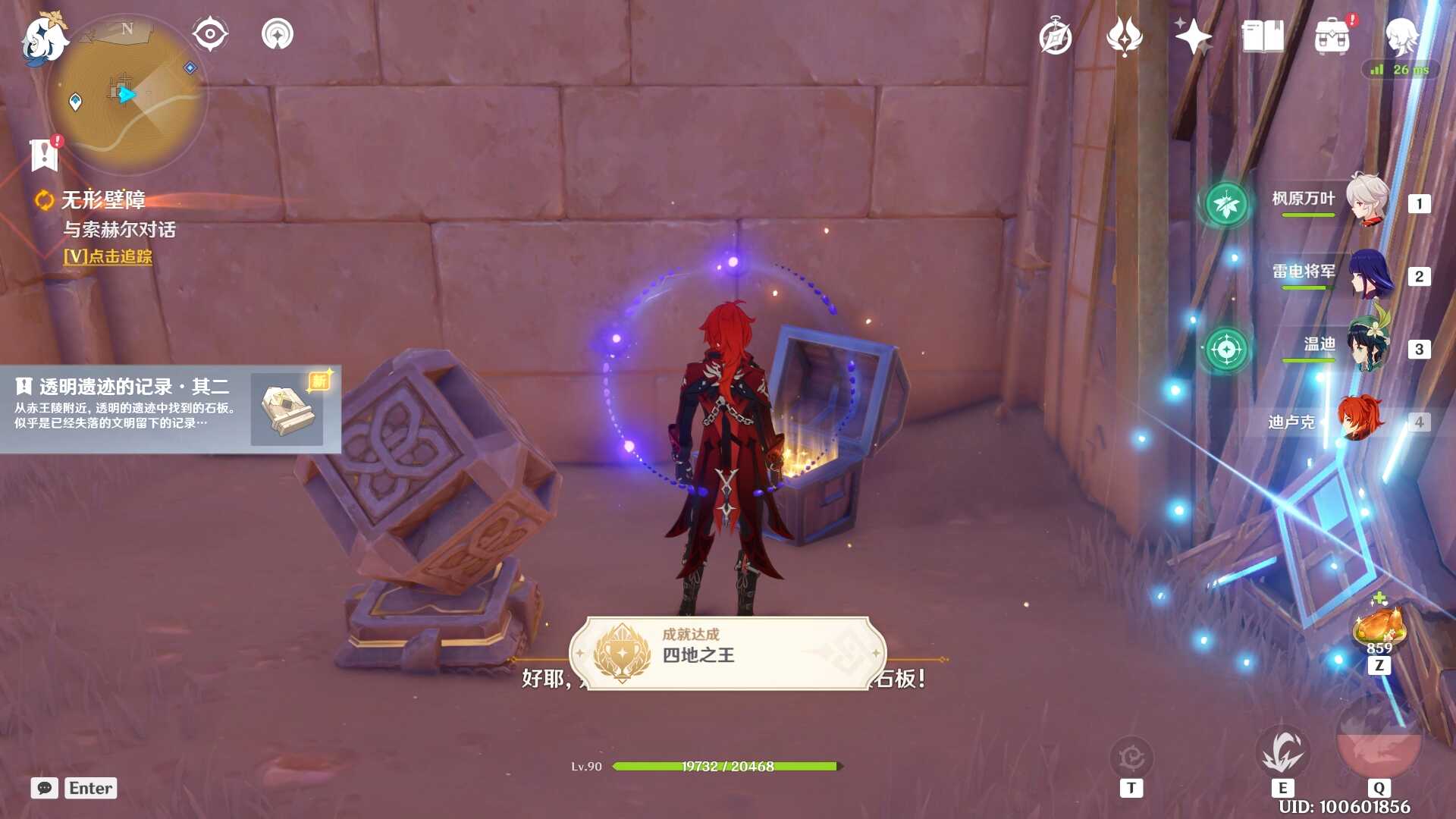Viewport: 1456px width, 819px height.
Task: Track the 无形壁障 quest entry
Action: (104, 200)
